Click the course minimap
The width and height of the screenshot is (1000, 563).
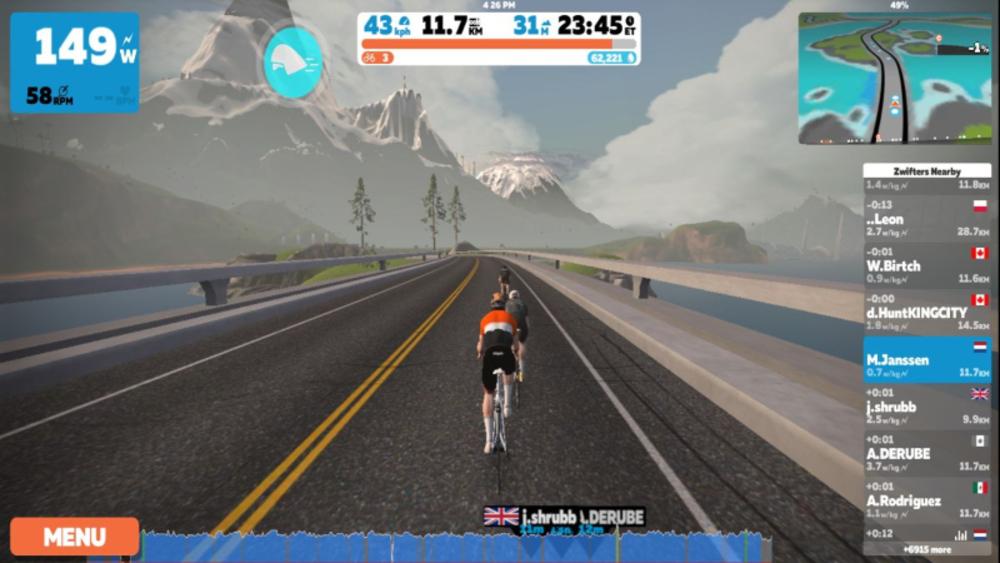tap(894, 78)
